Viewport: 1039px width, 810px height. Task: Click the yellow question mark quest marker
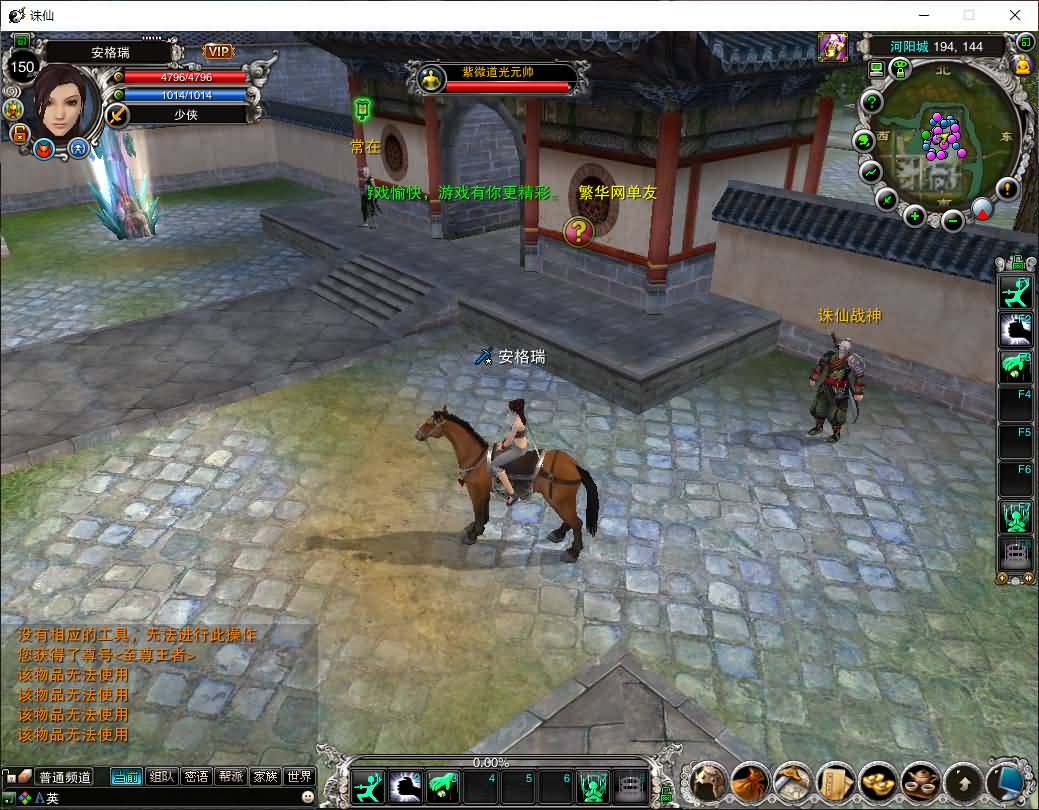click(x=578, y=232)
